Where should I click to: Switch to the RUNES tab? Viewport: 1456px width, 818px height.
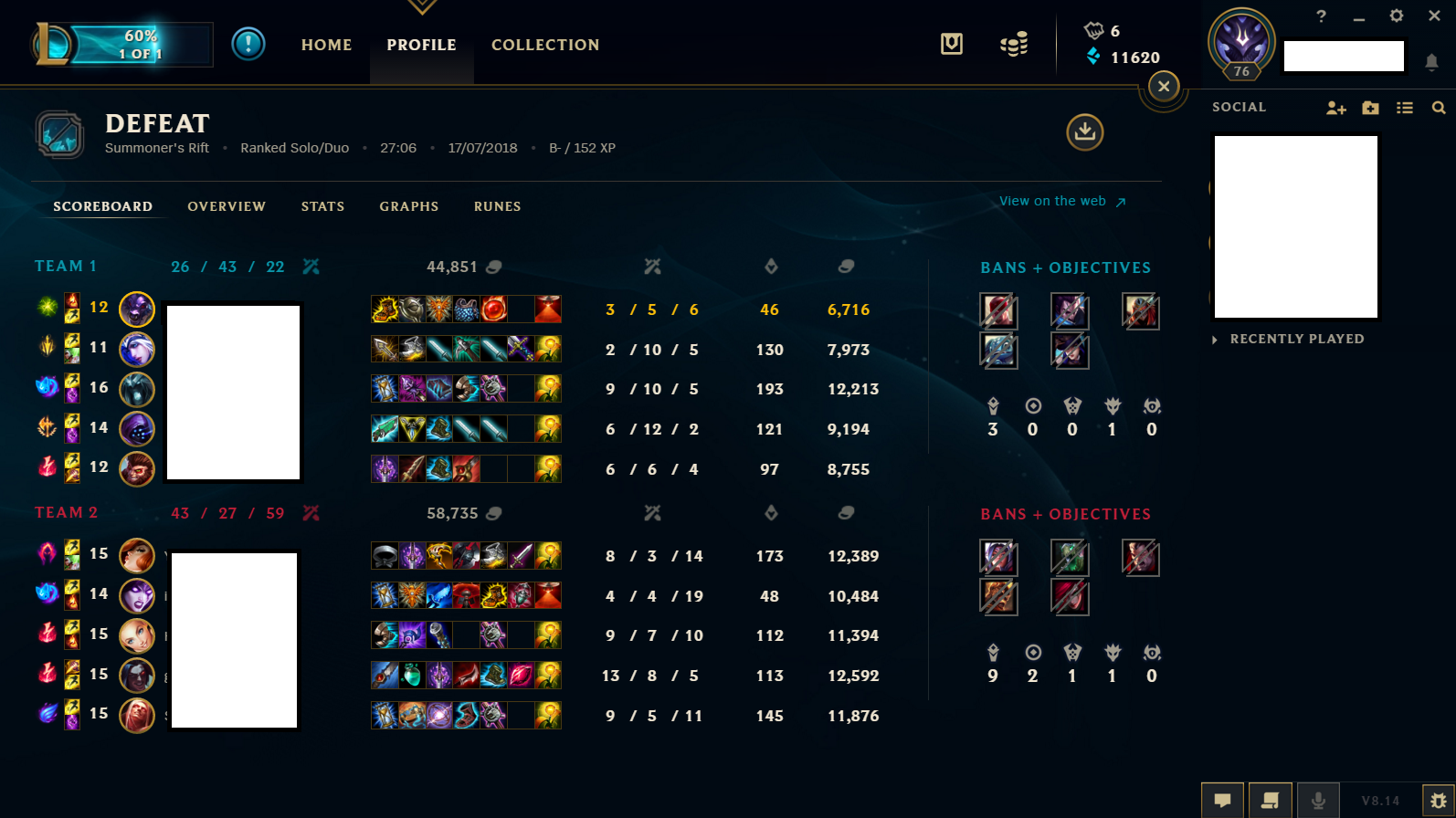(497, 206)
